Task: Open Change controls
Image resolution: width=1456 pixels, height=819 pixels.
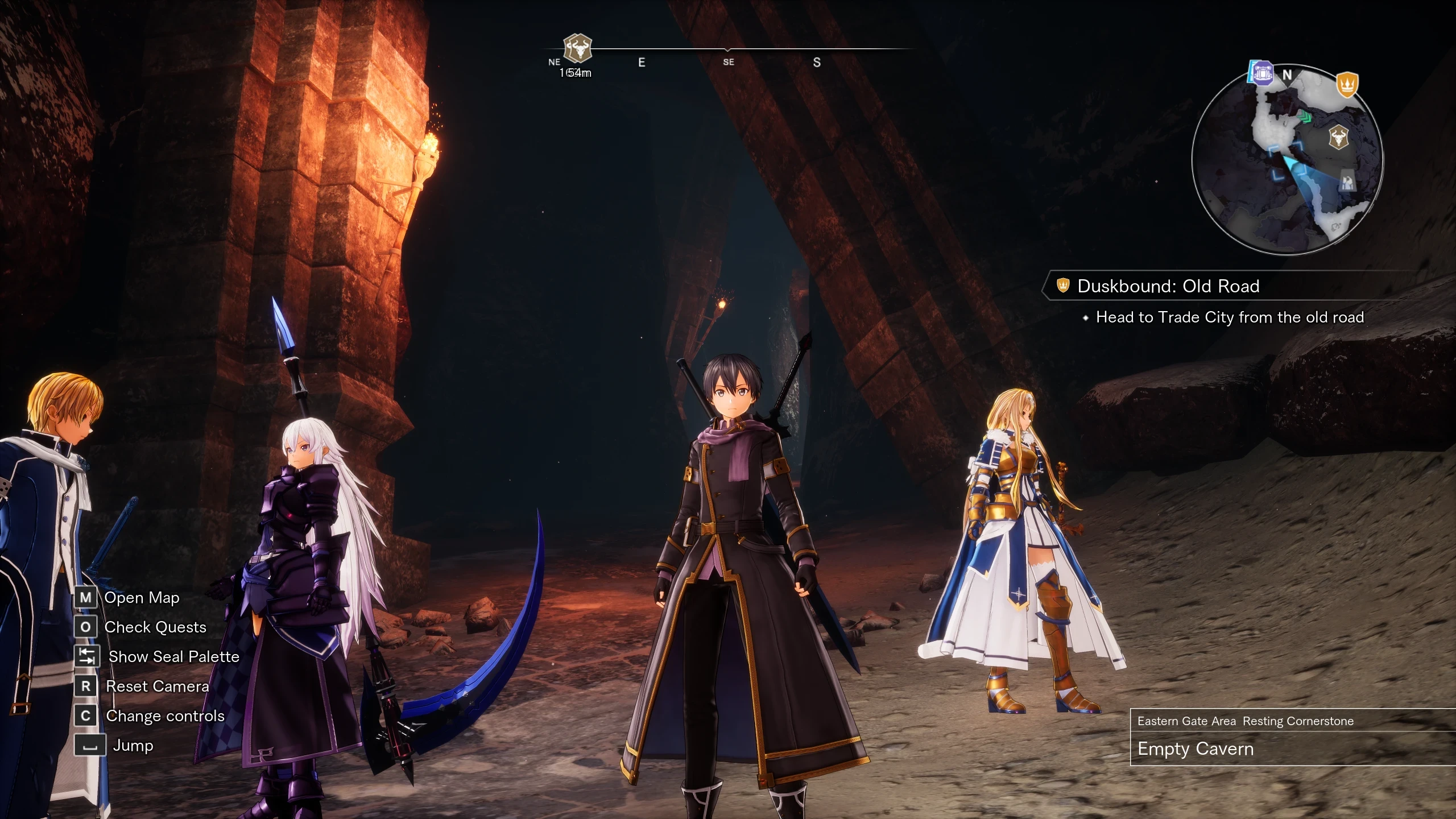Action: (x=165, y=716)
